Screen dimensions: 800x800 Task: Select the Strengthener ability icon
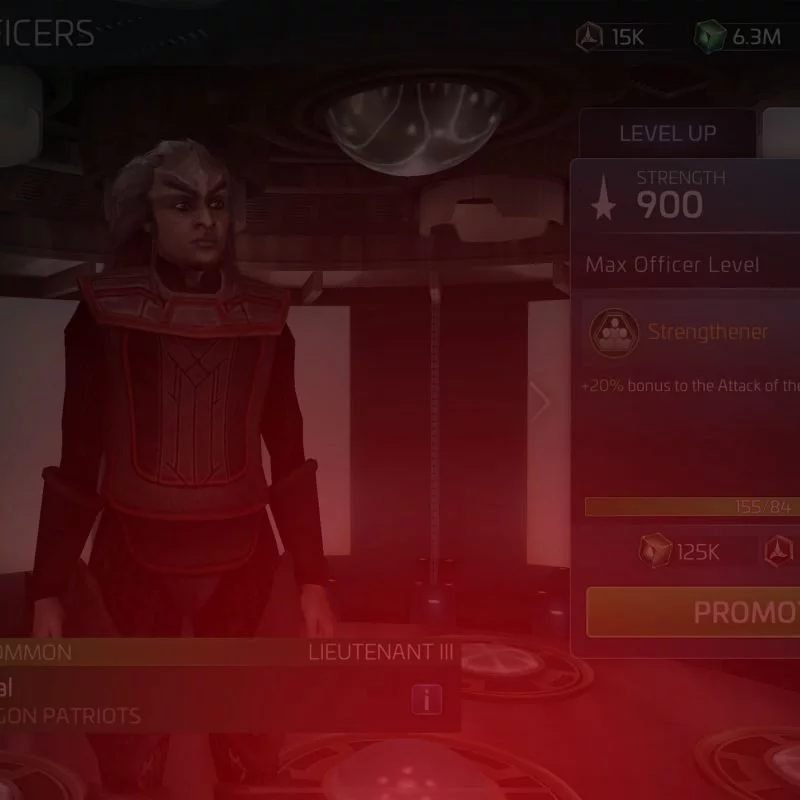[x=613, y=332]
